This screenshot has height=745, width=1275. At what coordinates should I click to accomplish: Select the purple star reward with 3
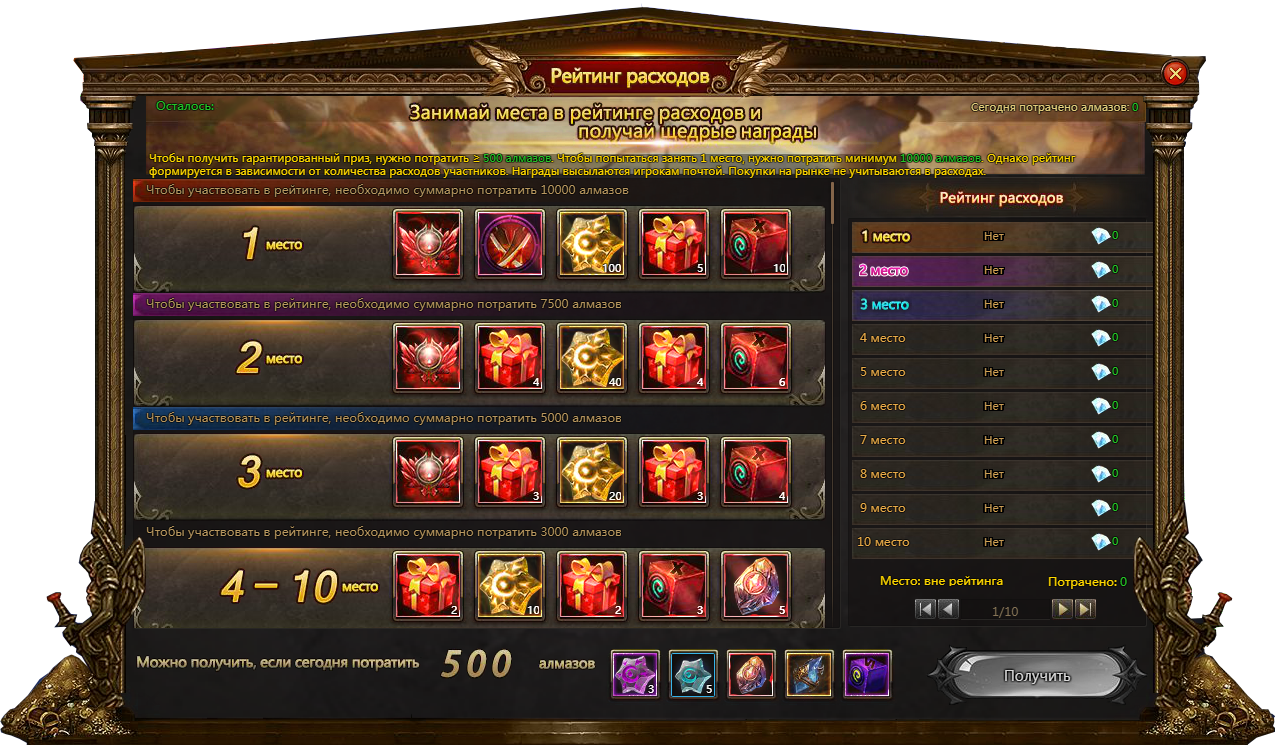(x=635, y=674)
